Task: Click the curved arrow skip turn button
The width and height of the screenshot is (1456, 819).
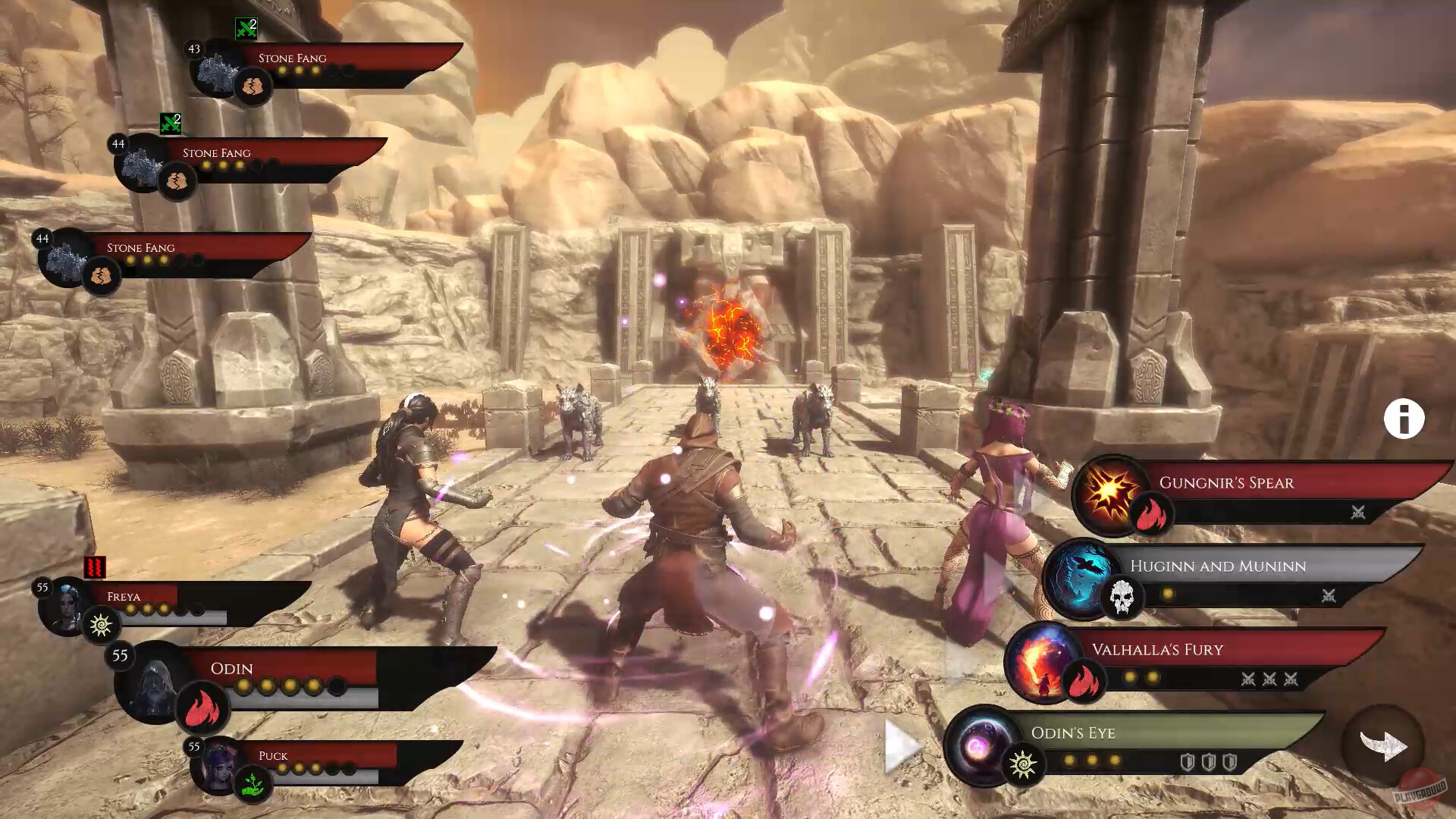Action: pyautogui.click(x=1383, y=745)
